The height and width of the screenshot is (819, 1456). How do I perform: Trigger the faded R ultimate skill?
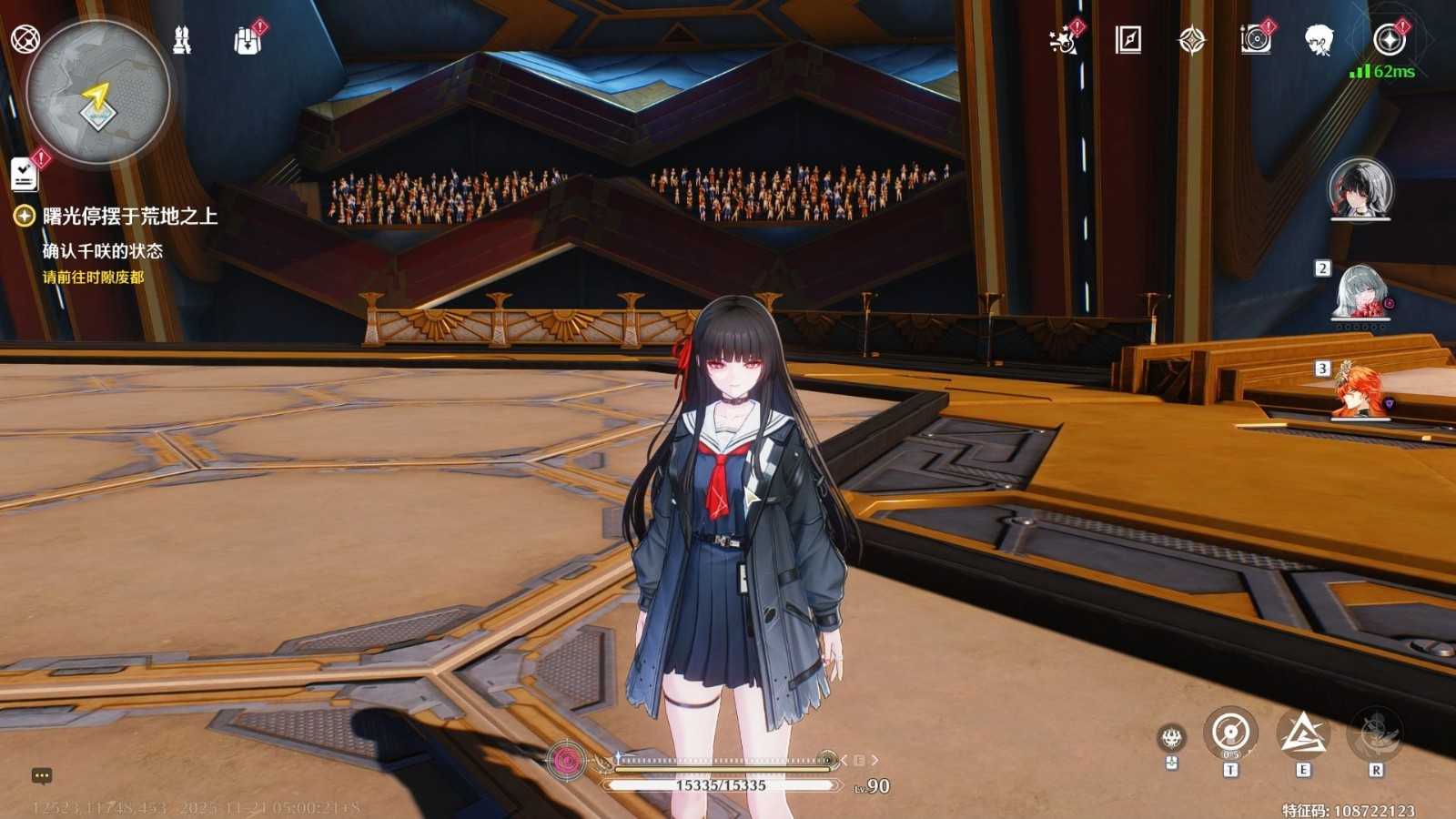[x=1375, y=733]
